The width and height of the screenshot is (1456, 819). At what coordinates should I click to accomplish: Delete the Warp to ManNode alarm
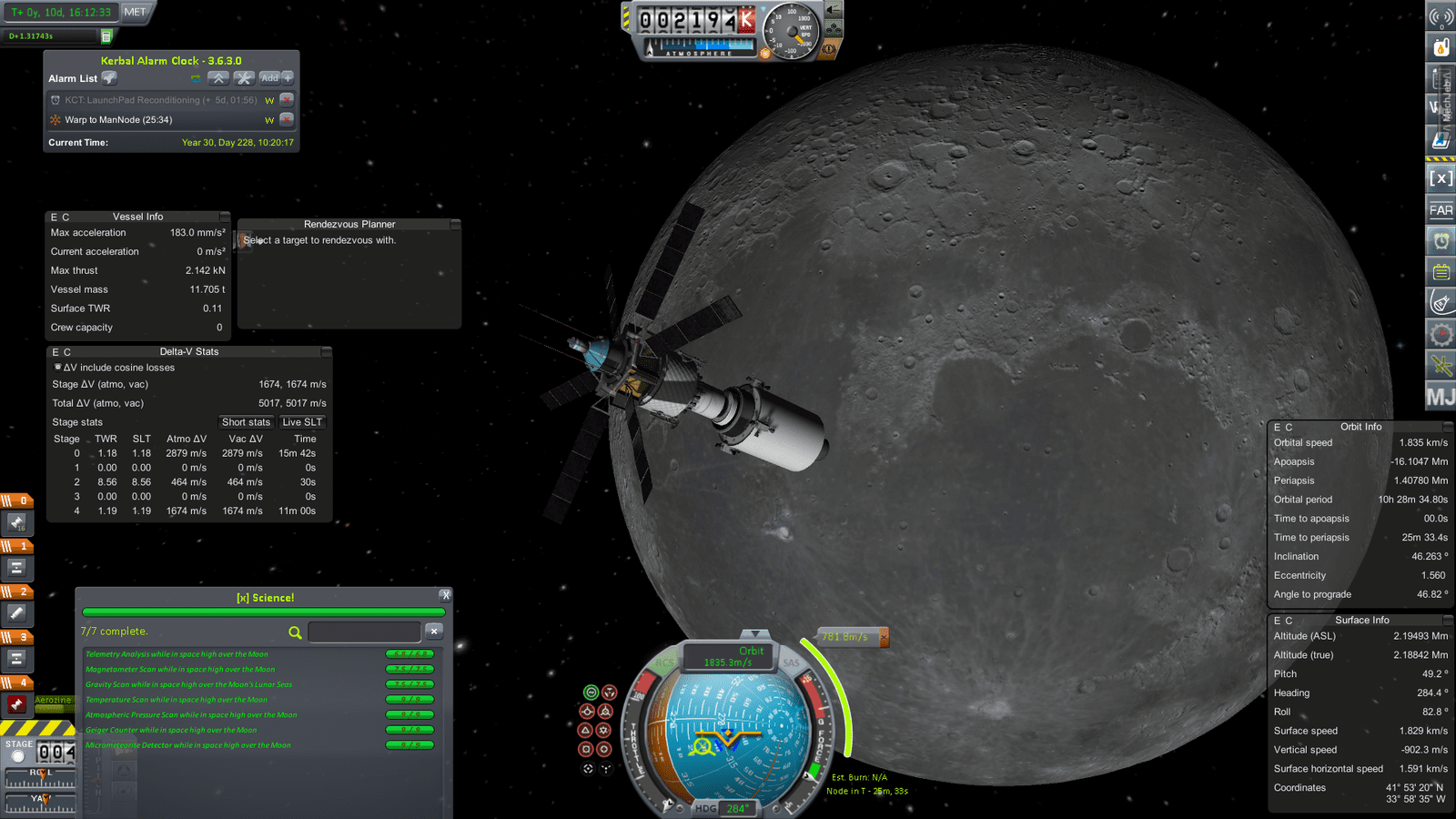287,119
